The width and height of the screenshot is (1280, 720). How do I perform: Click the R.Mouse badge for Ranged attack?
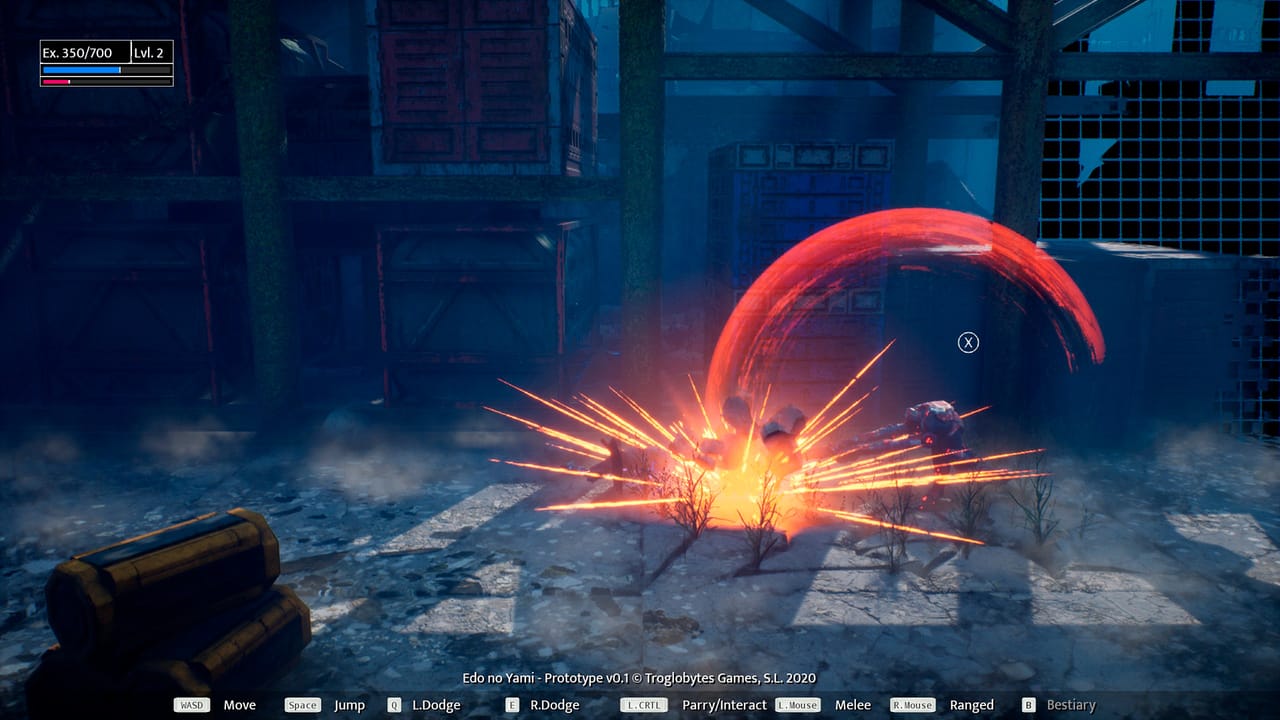[x=910, y=704]
